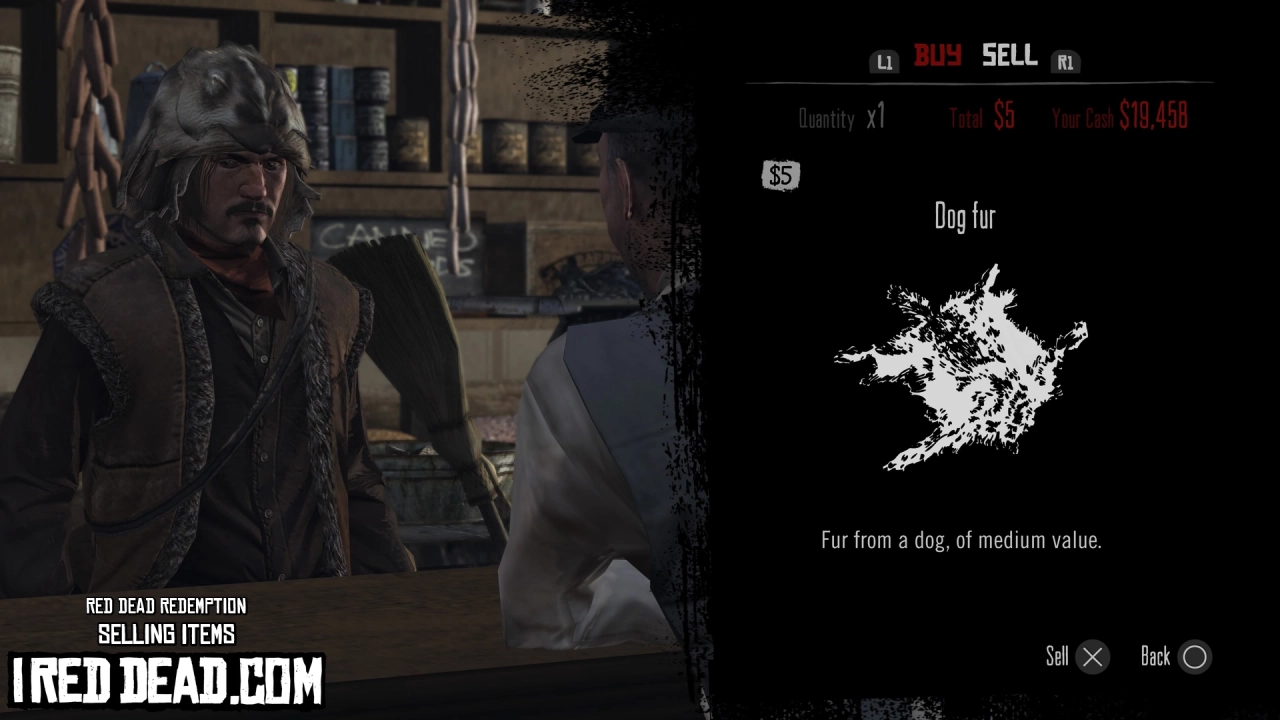This screenshot has height=720, width=1280.
Task: Click the Red Dead Redemption label
Action: [x=166, y=607]
